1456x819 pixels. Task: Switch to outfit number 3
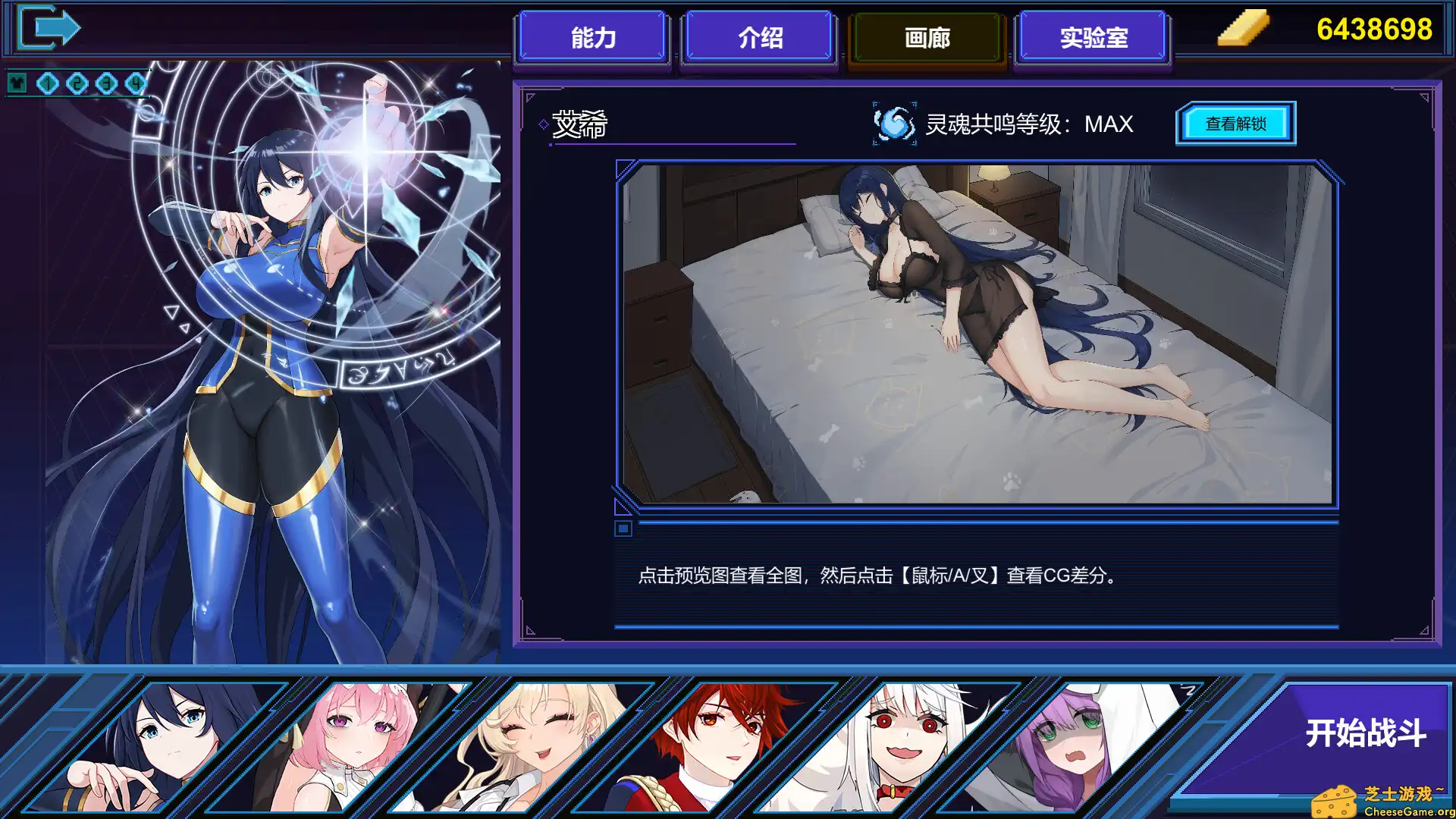tap(106, 82)
